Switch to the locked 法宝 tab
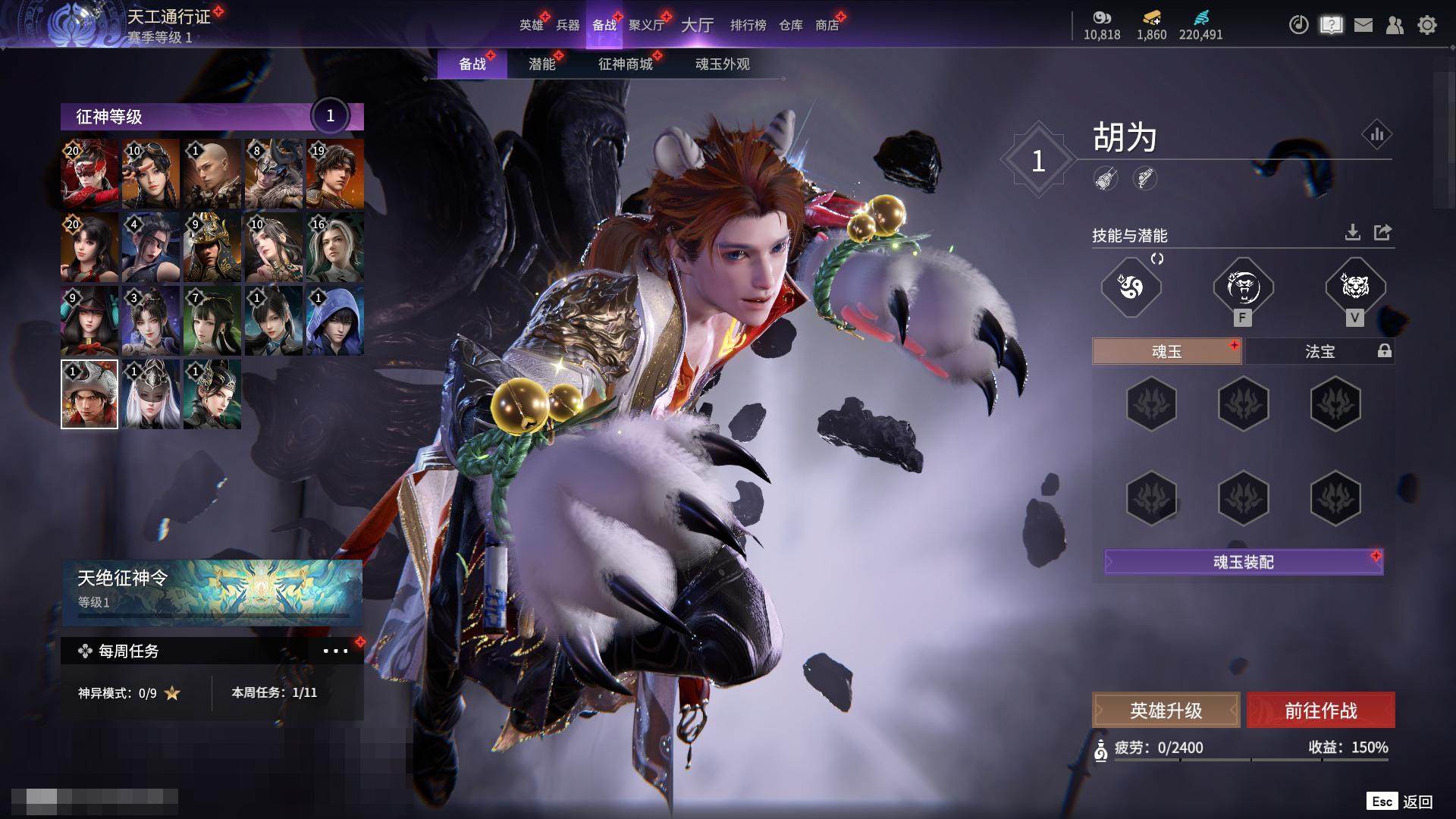This screenshot has width=1456, height=819. point(1319,351)
